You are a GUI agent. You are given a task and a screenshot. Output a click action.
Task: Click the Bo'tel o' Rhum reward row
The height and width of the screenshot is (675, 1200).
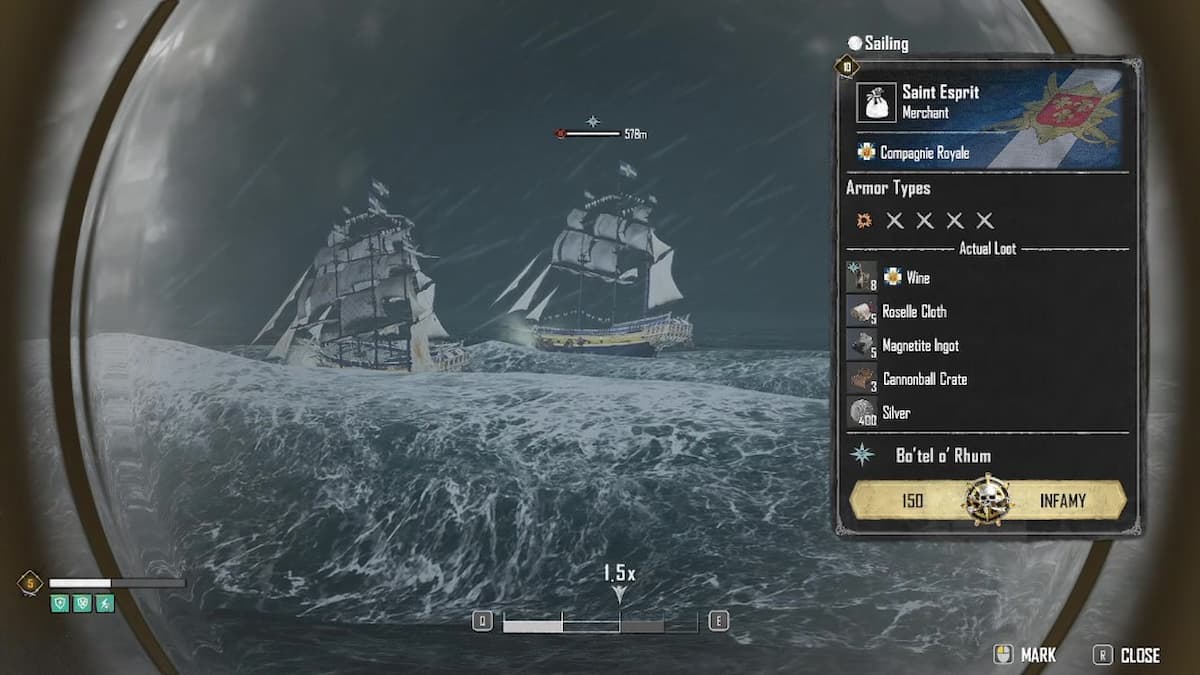[x=943, y=455]
